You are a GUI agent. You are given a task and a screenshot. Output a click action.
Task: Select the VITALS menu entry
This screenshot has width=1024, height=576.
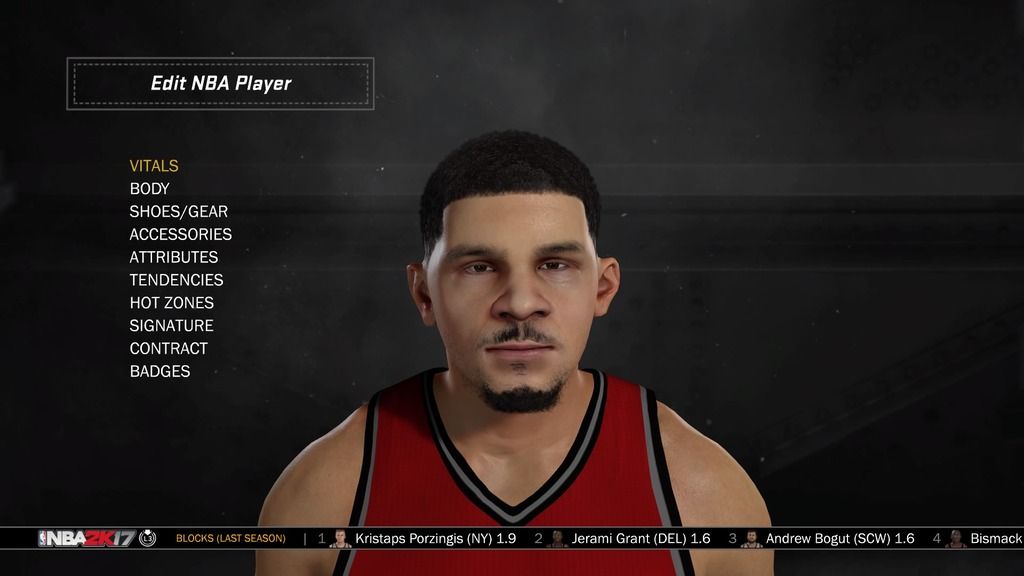[x=154, y=166]
